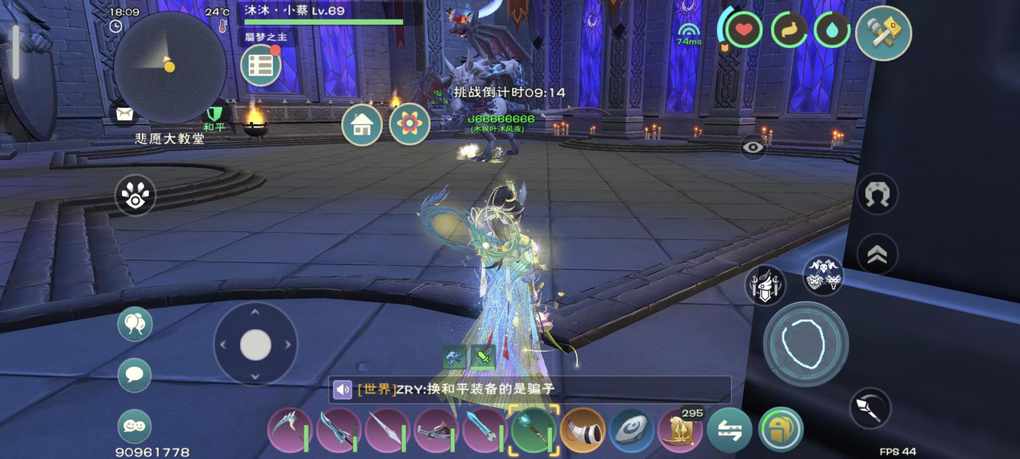
Task: Use the horn item in the hotbar
Action: coord(582,431)
